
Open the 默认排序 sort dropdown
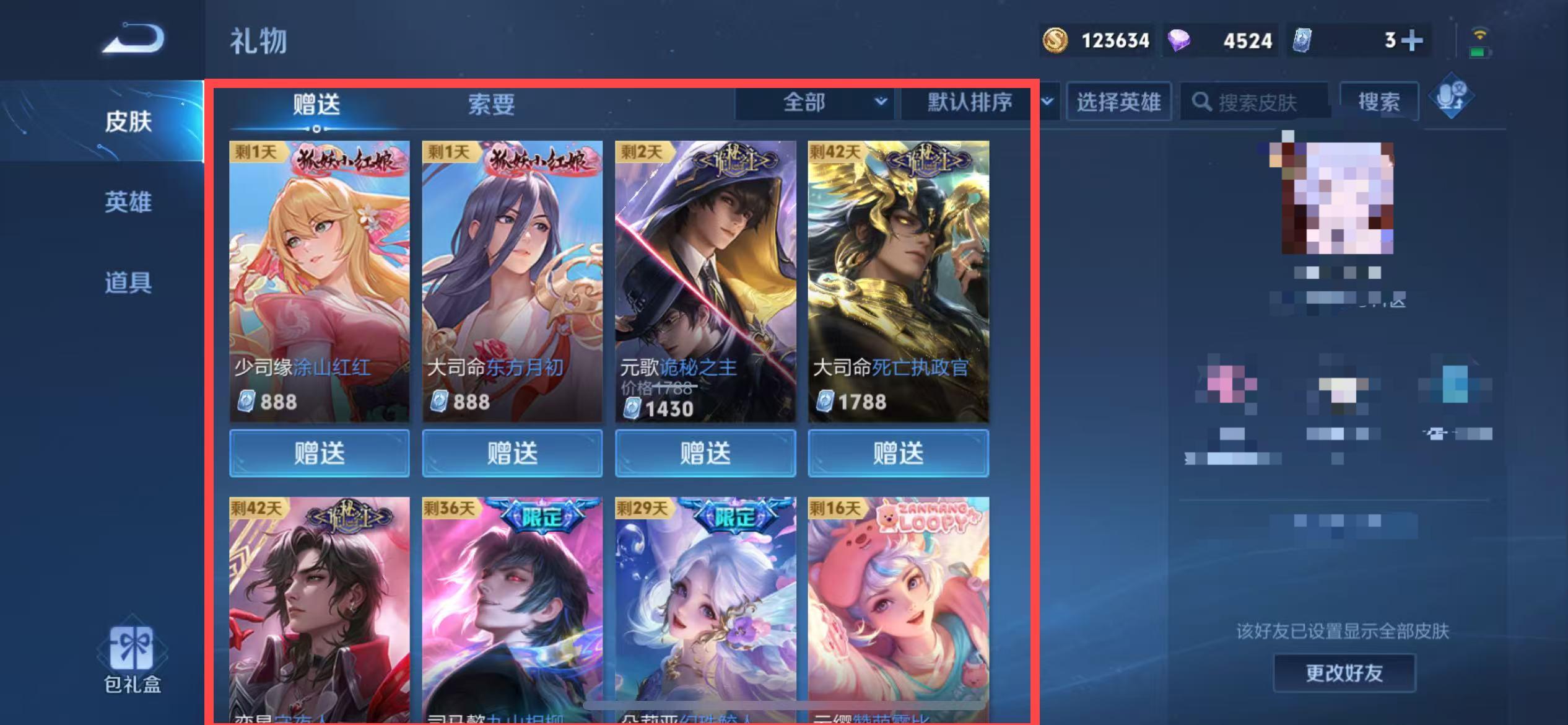point(978,102)
